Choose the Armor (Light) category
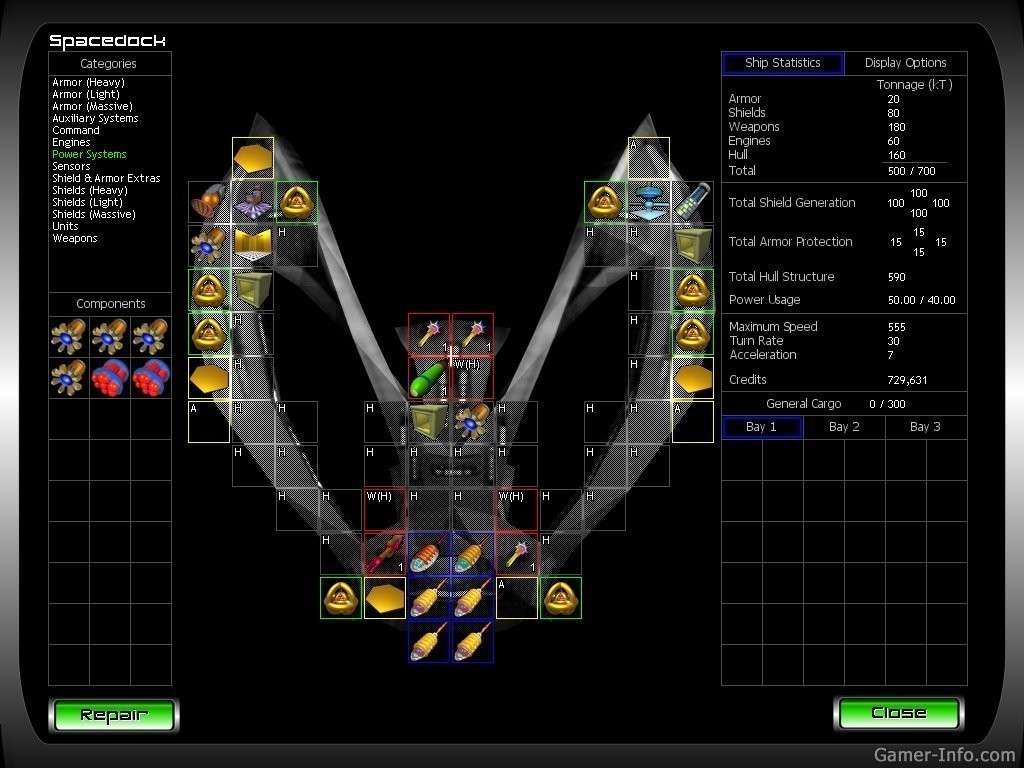This screenshot has height=768, width=1024. (85, 95)
